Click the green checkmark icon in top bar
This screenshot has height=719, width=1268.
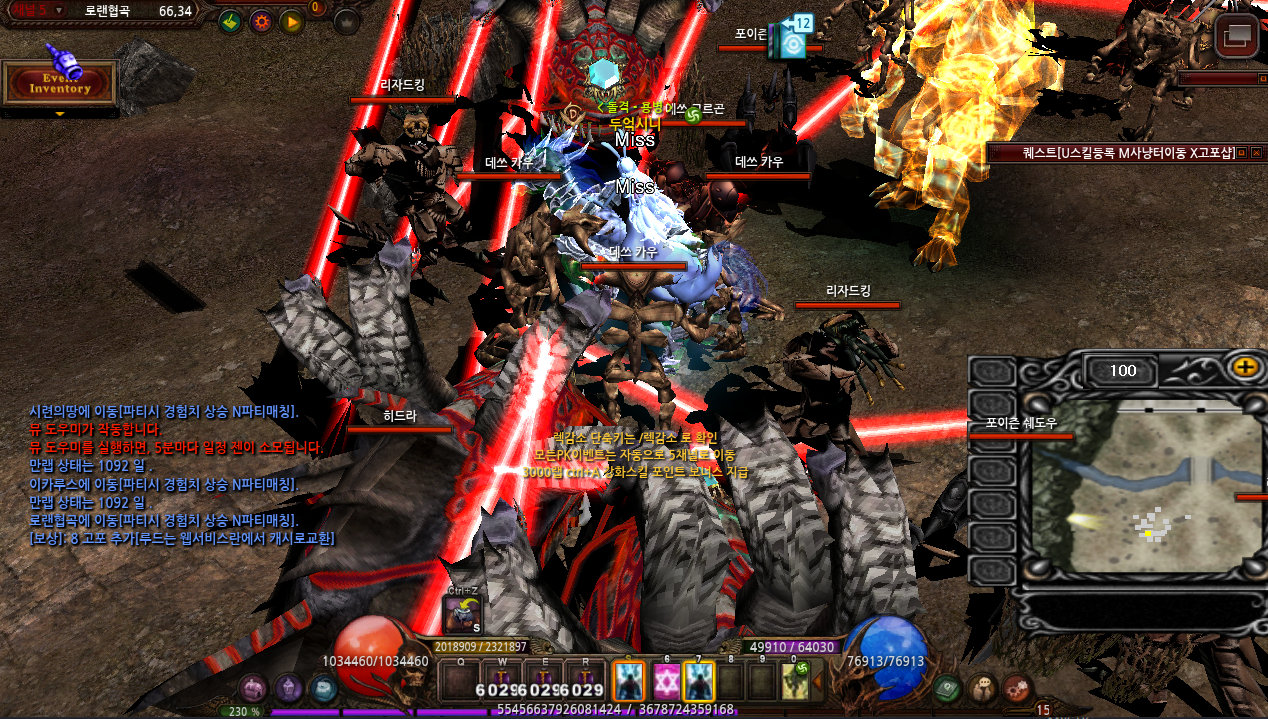(x=230, y=21)
